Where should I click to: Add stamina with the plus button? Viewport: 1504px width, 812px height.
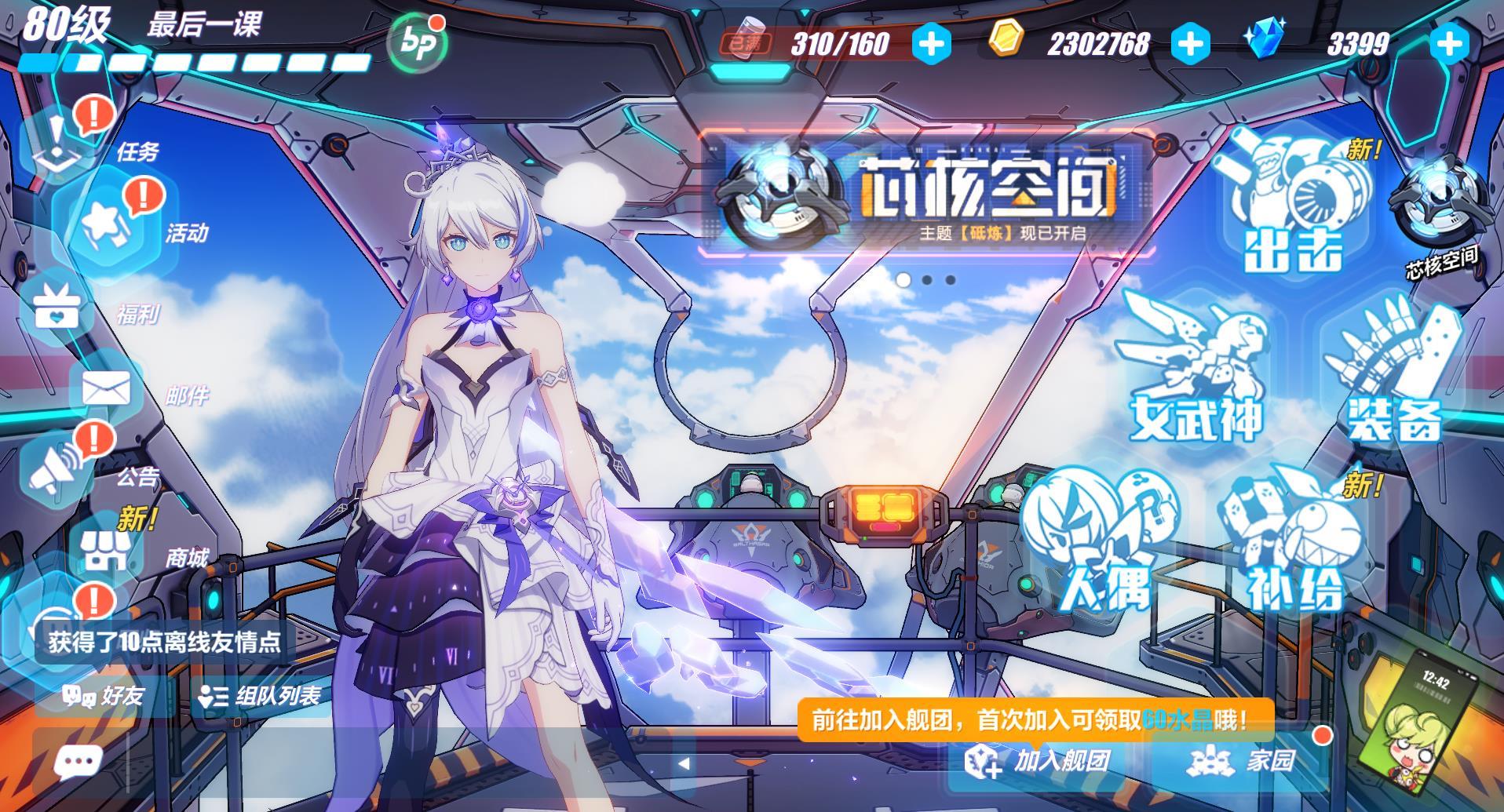931,44
